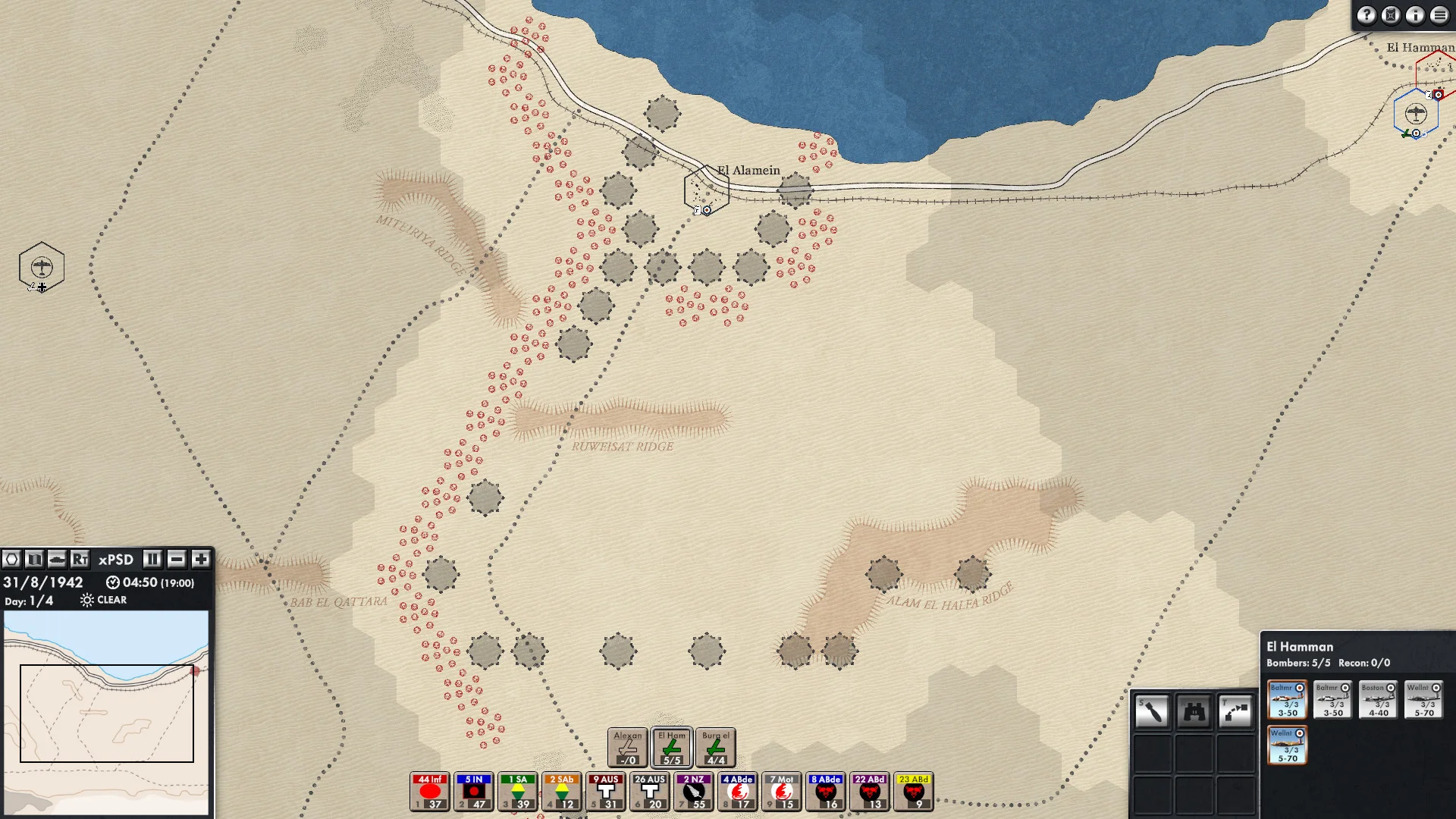Select the 9 AUS division card

pyautogui.click(x=606, y=792)
